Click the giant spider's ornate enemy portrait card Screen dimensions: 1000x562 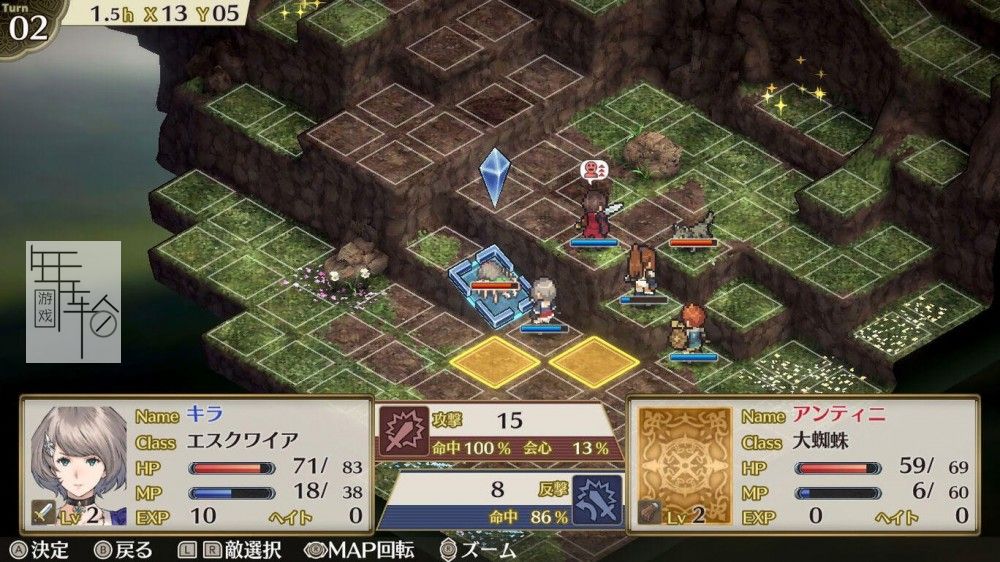[x=684, y=455]
